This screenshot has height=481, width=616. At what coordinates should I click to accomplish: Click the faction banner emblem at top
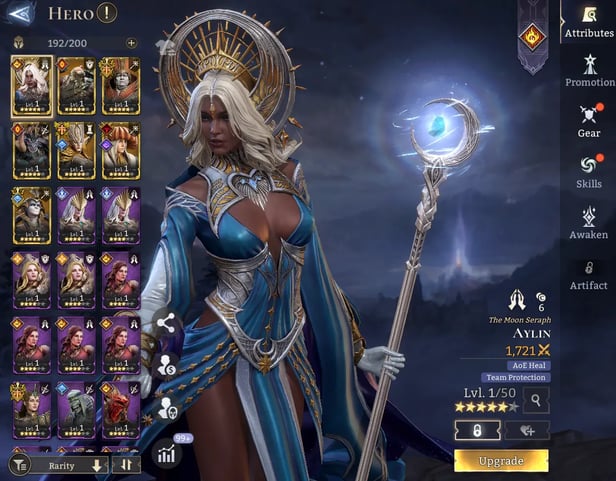pyautogui.click(x=532, y=36)
